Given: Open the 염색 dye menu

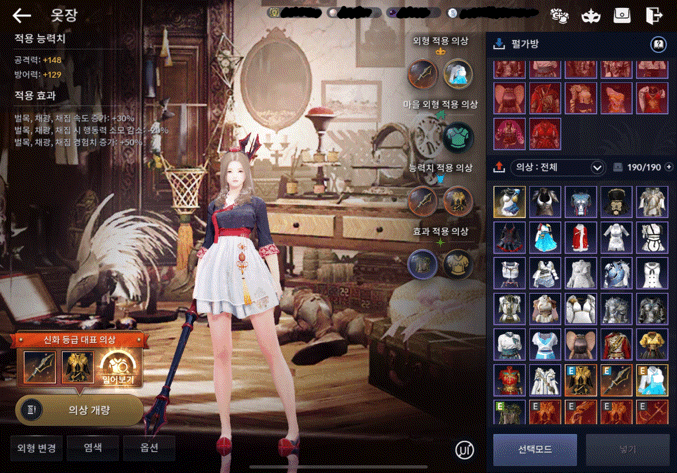Looking at the screenshot, I should tap(92, 448).
